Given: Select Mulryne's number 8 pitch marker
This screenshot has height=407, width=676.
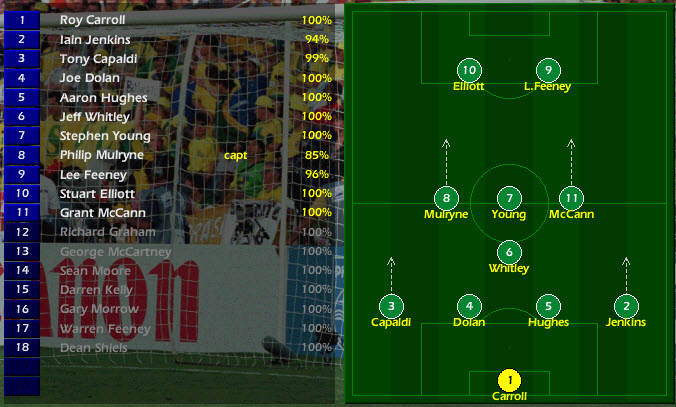Looking at the screenshot, I should click(x=446, y=198).
